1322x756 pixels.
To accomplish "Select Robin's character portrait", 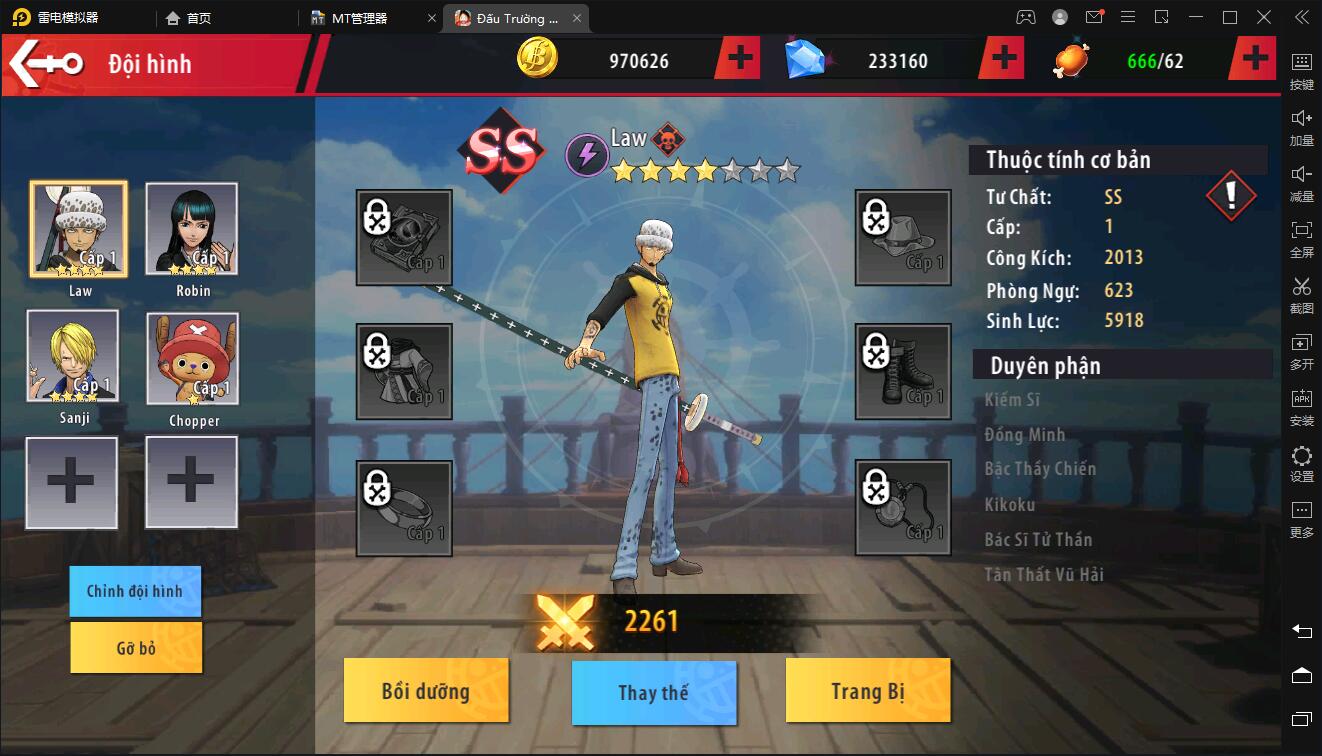I will pyautogui.click(x=192, y=230).
